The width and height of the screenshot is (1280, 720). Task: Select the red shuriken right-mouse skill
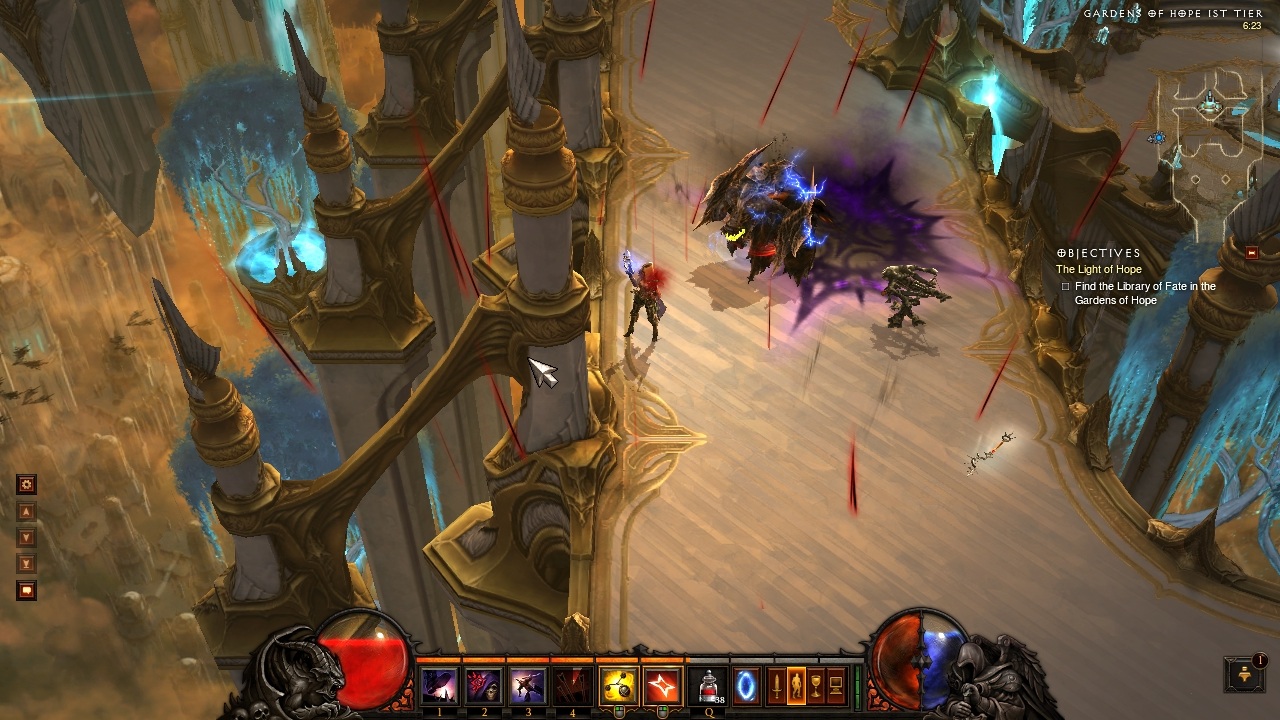click(662, 686)
